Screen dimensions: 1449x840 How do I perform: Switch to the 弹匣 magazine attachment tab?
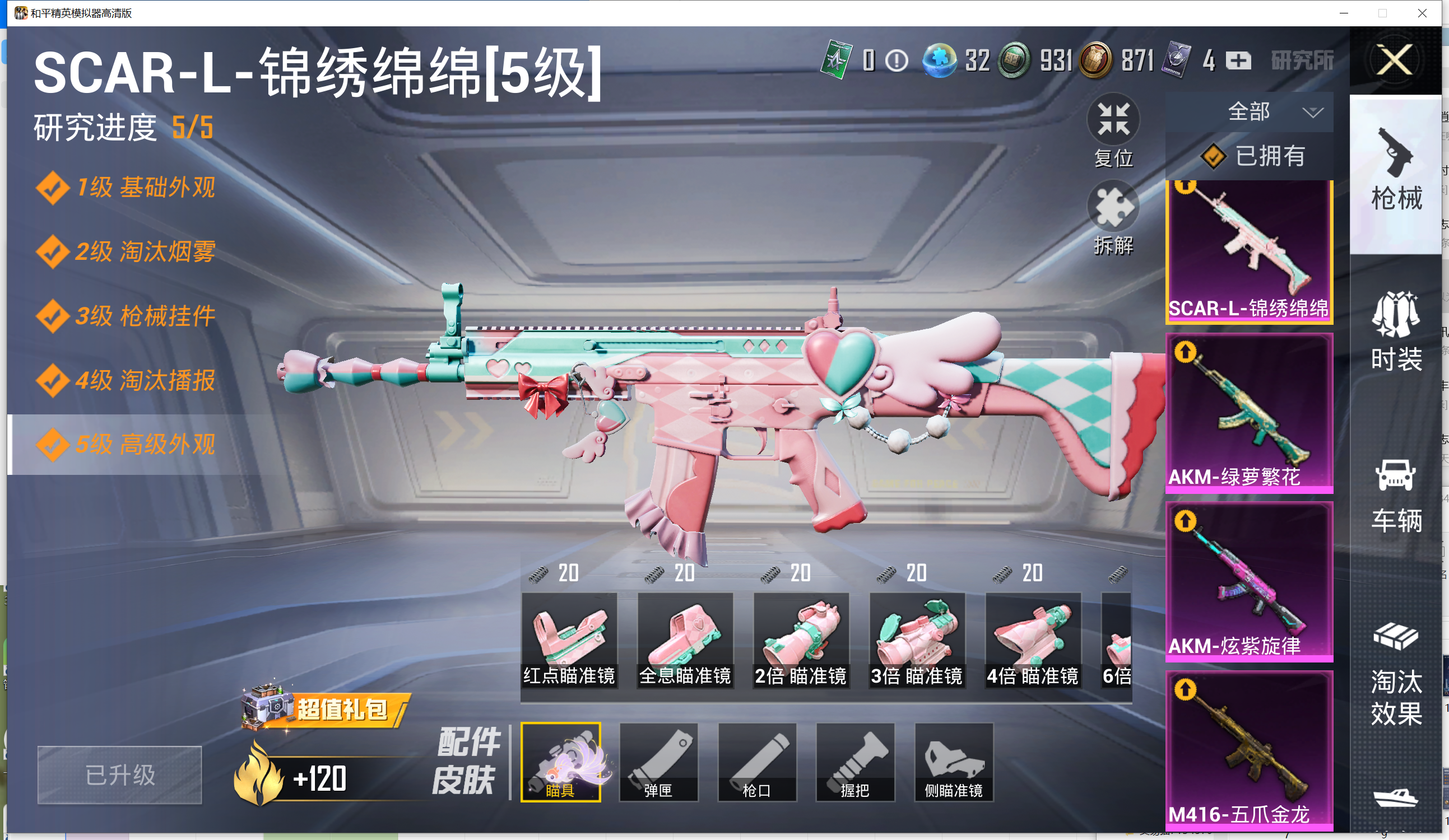658,762
